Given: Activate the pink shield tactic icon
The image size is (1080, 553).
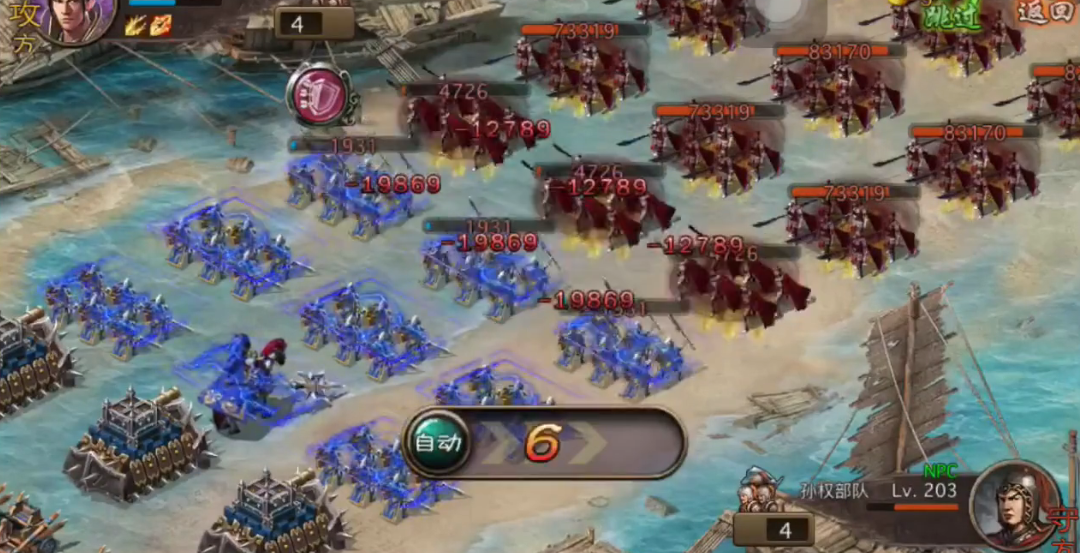Looking at the screenshot, I should pyautogui.click(x=317, y=95).
